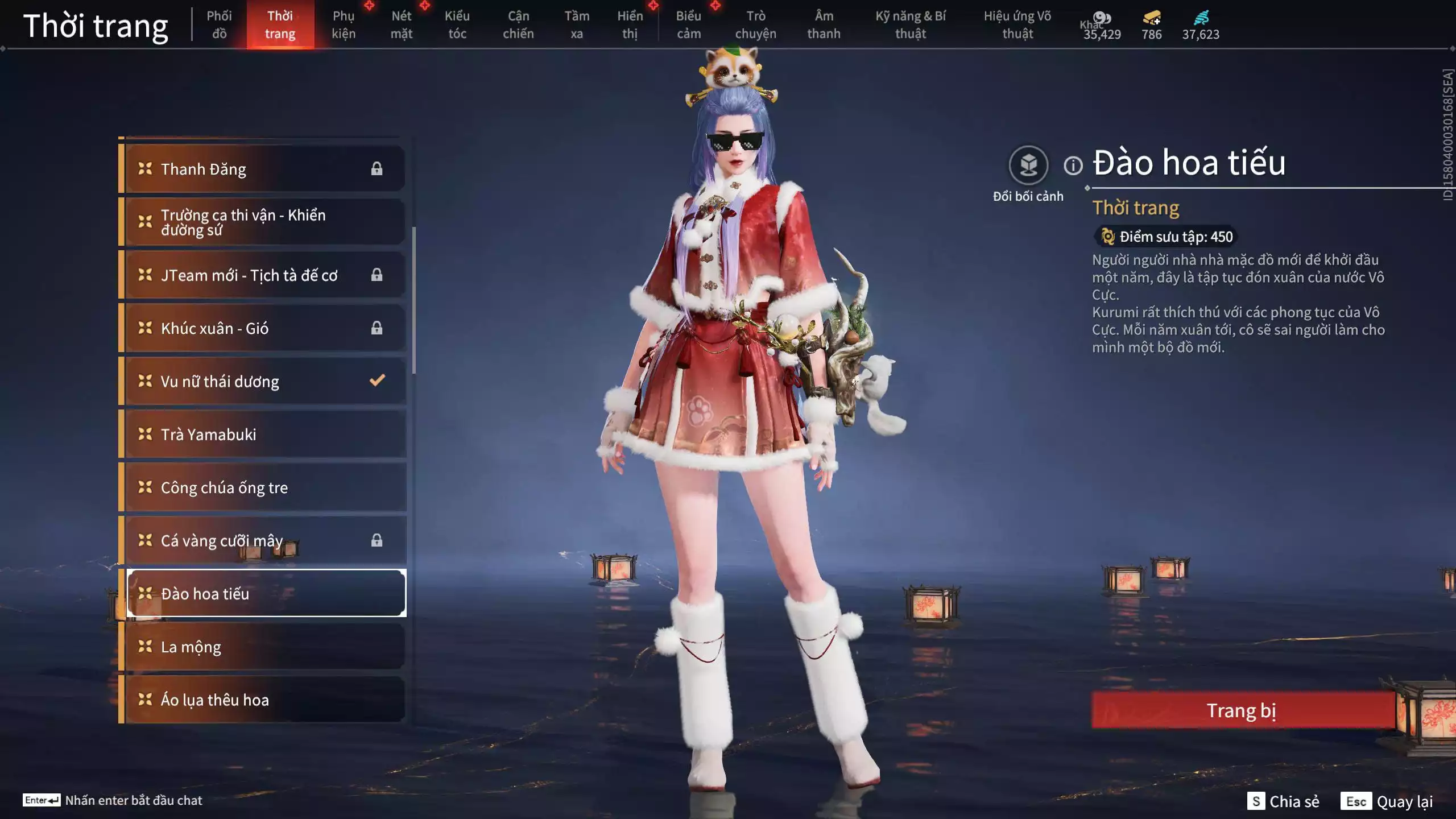This screenshot has height=819, width=1456.
Task: Switch to the Phối đồ tab
Action: [219, 24]
